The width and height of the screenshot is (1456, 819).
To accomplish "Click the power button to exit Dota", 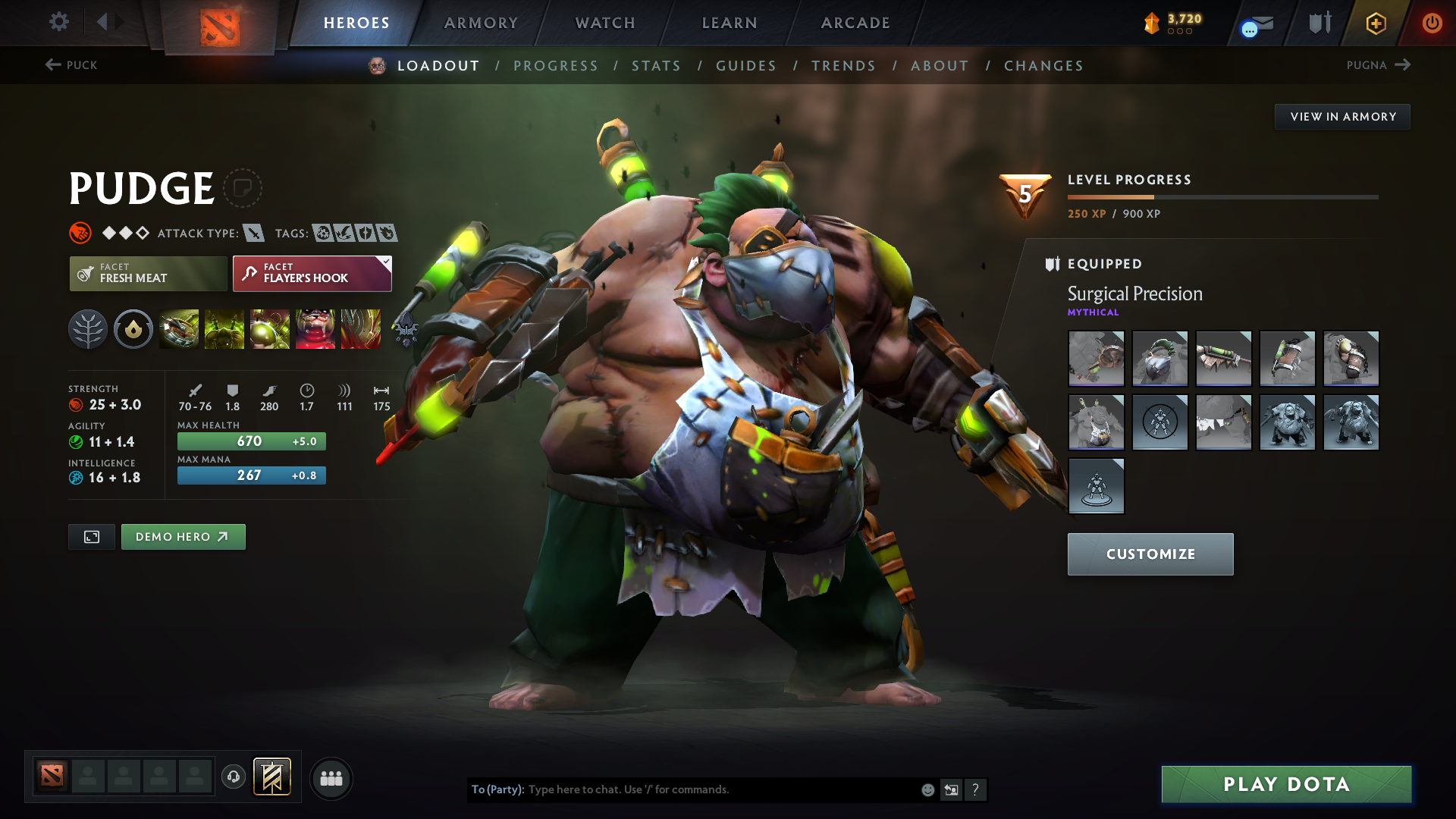I will tap(1432, 24).
